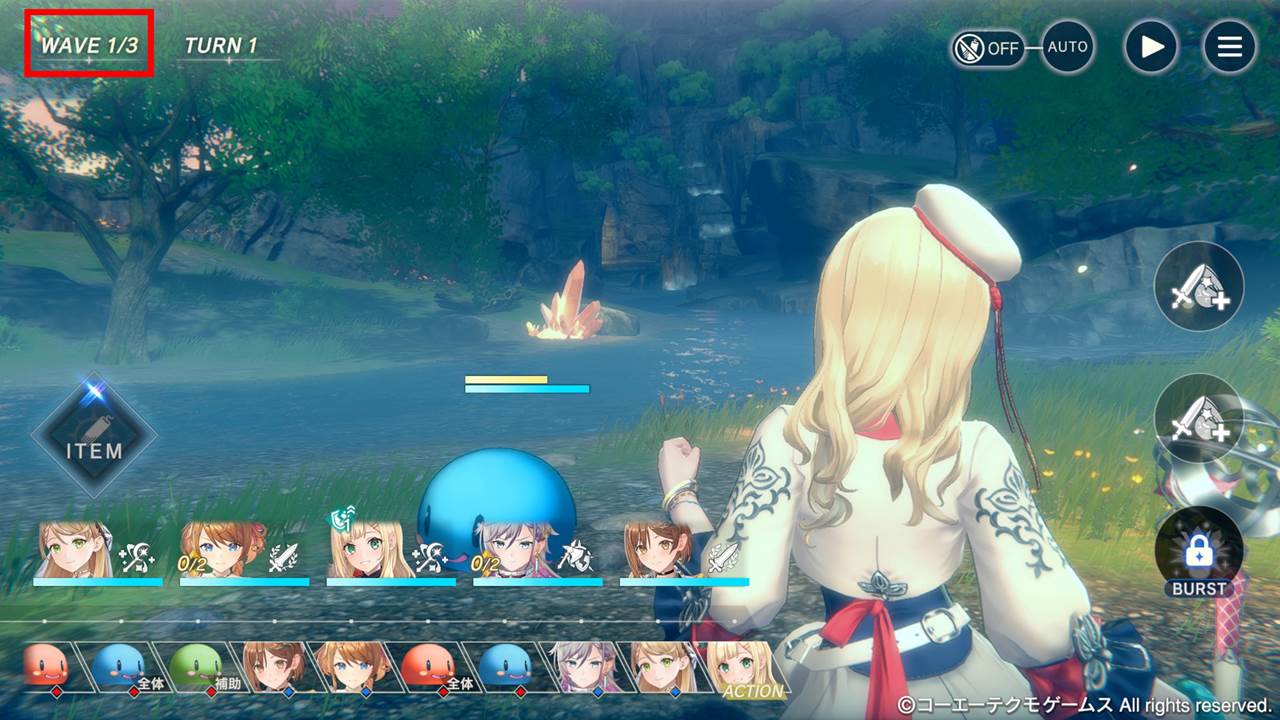Screen dimensions: 1280x720
Task: Pick brown-haired party portrait with laurel sword icon
Action: 662,550
